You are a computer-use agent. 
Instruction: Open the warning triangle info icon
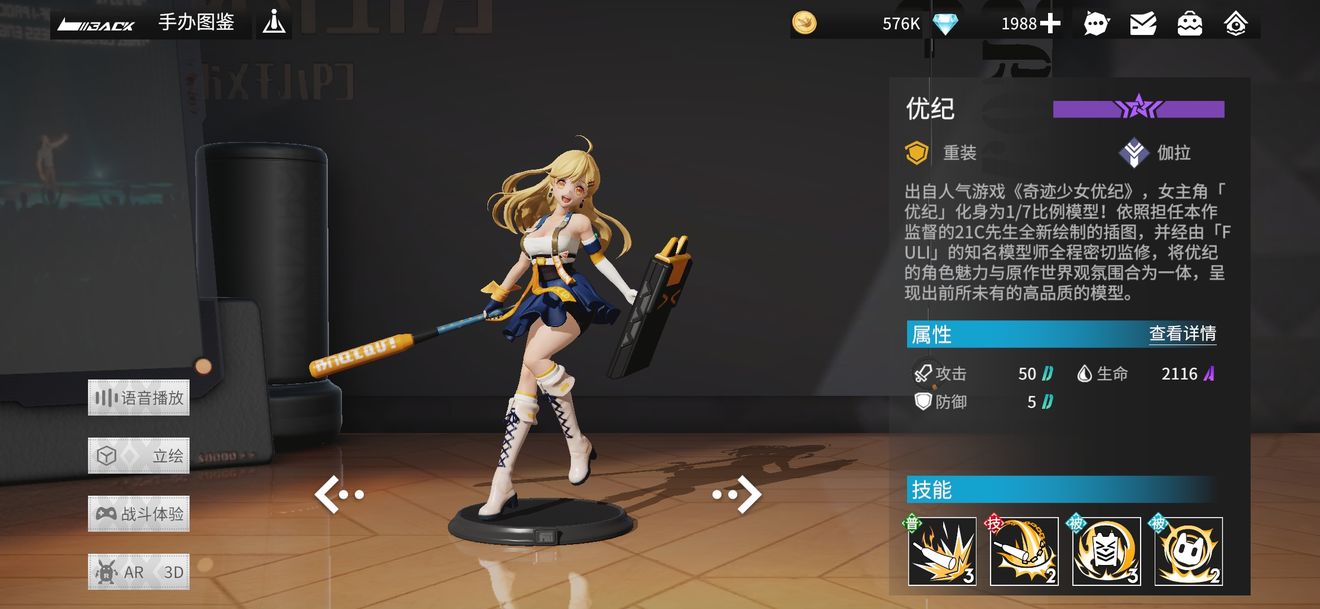pyautogui.click(x=274, y=22)
